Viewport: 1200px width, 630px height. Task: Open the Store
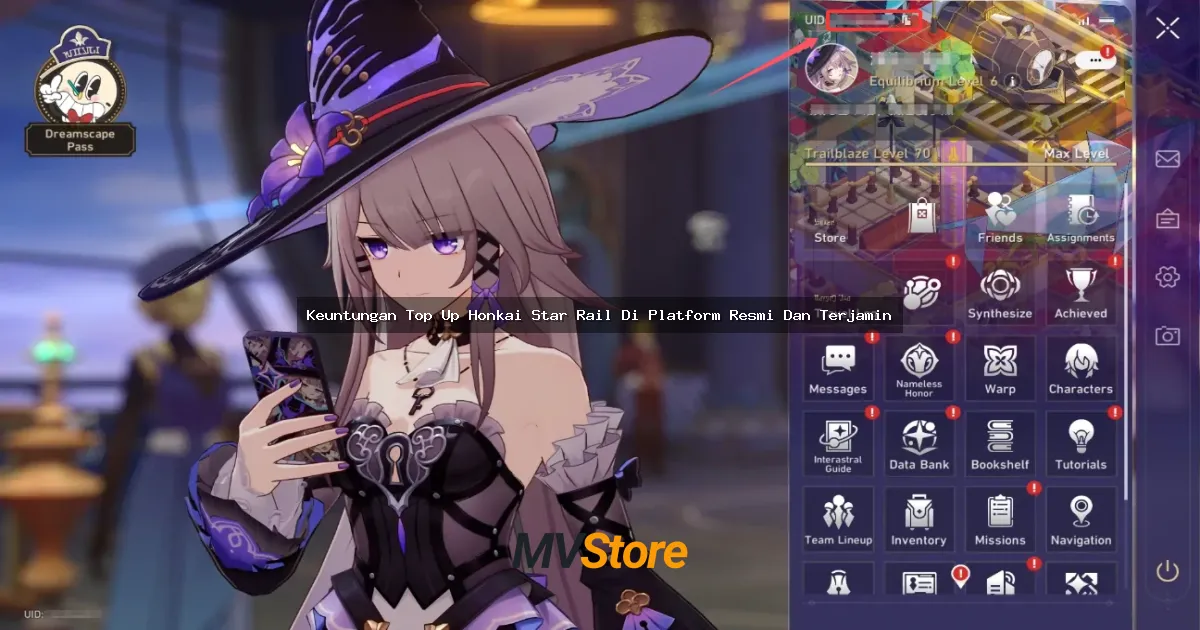[830, 220]
